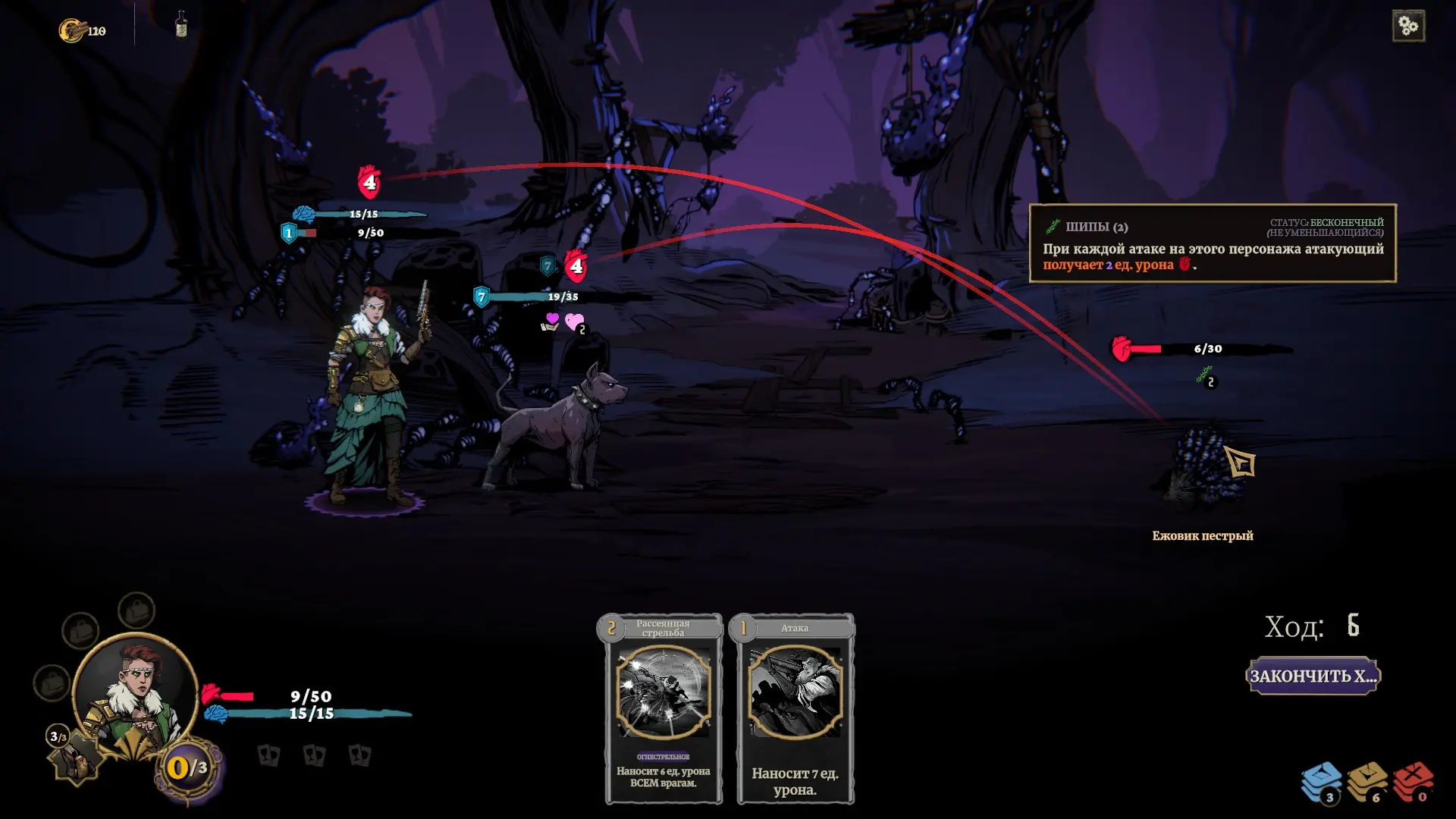Screen dimensions: 1456x819
Task: View the yellow card pile
Action: [x=1367, y=782]
